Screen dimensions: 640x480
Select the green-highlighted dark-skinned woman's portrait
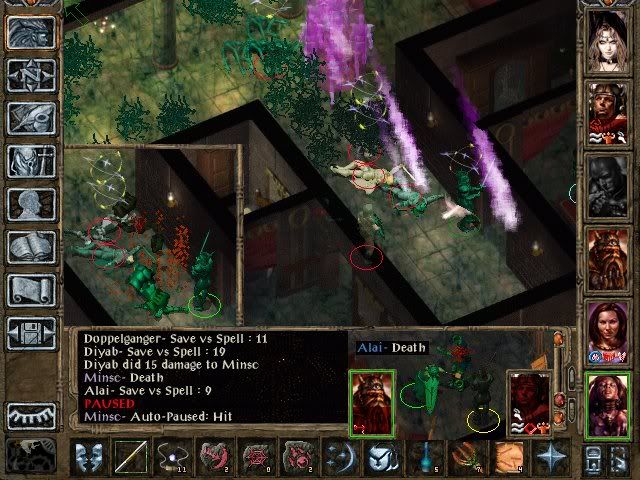tap(607, 402)
